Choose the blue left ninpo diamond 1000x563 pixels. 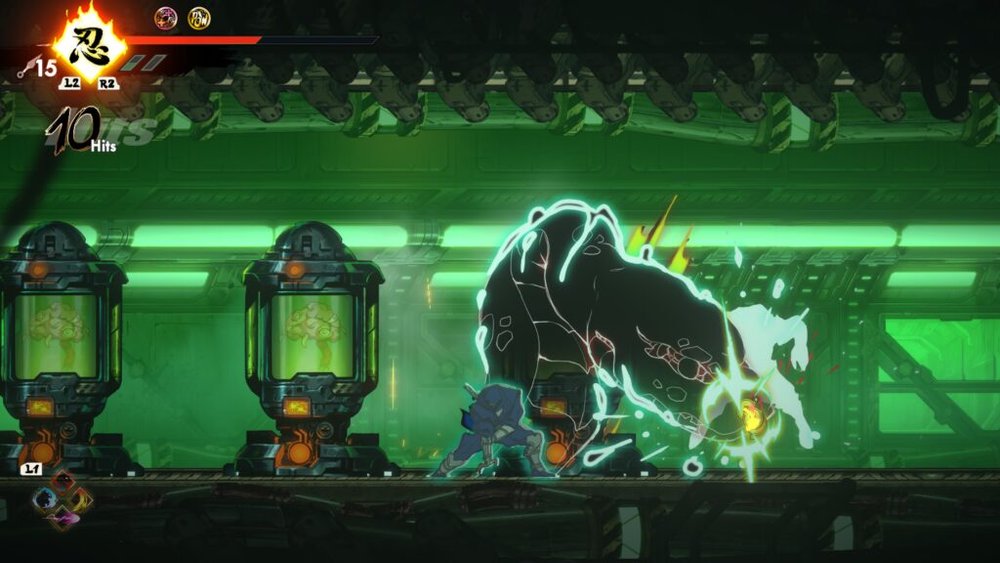tap(45, 499)
